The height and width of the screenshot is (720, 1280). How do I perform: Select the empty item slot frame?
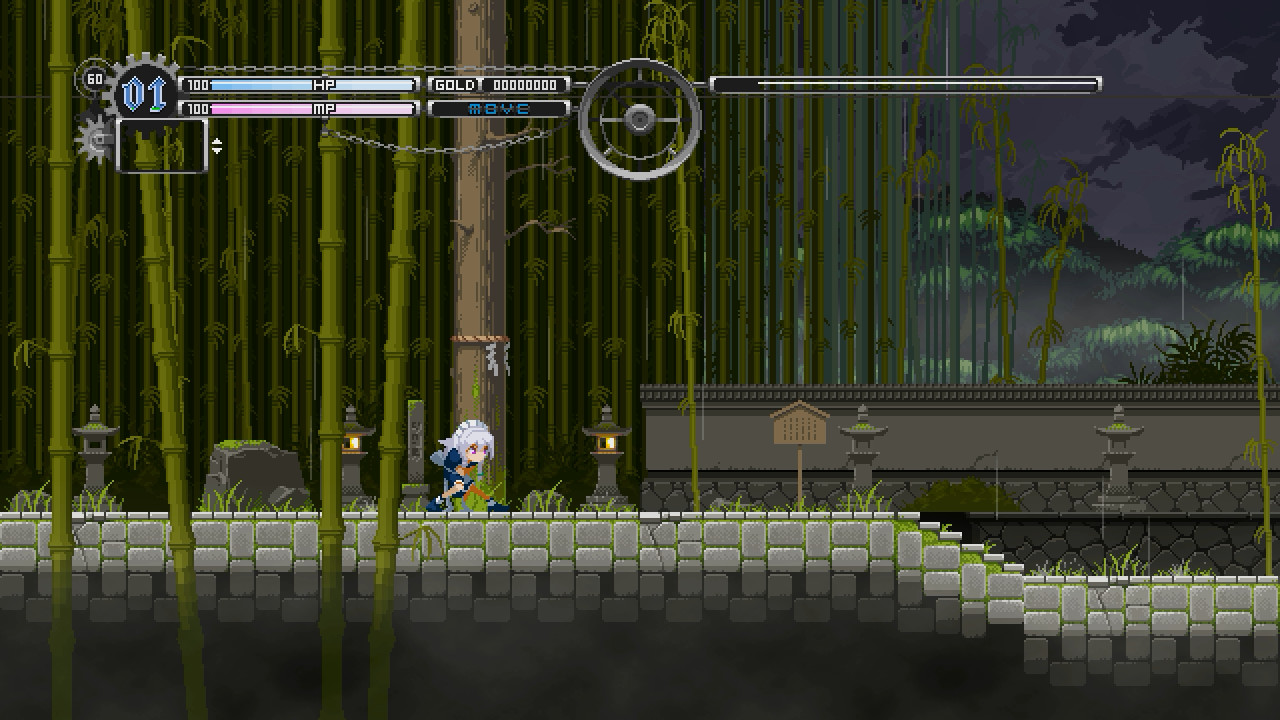pos(161,148)
